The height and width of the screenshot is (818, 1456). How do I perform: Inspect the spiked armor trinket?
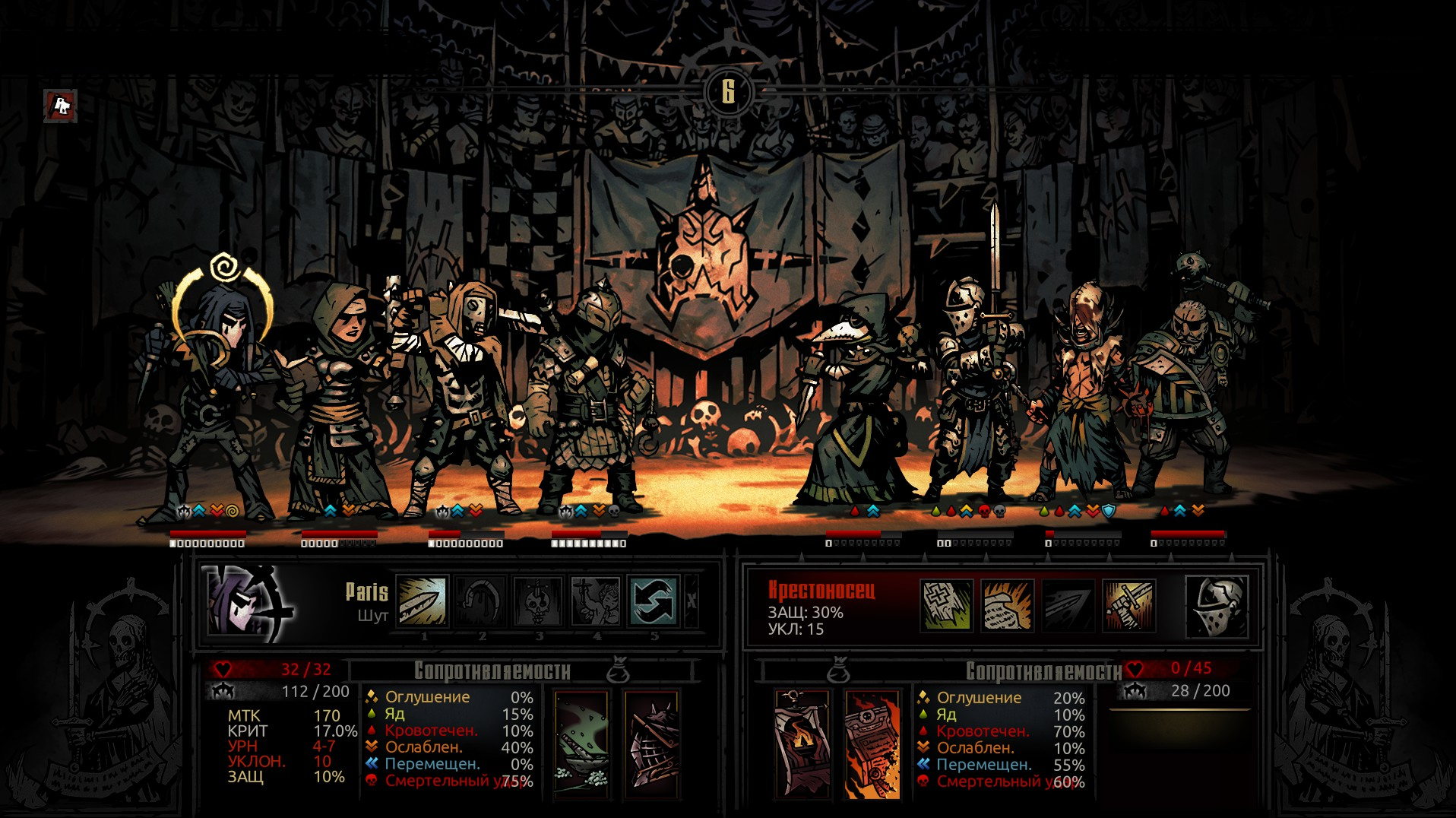(x=651, y=743)
